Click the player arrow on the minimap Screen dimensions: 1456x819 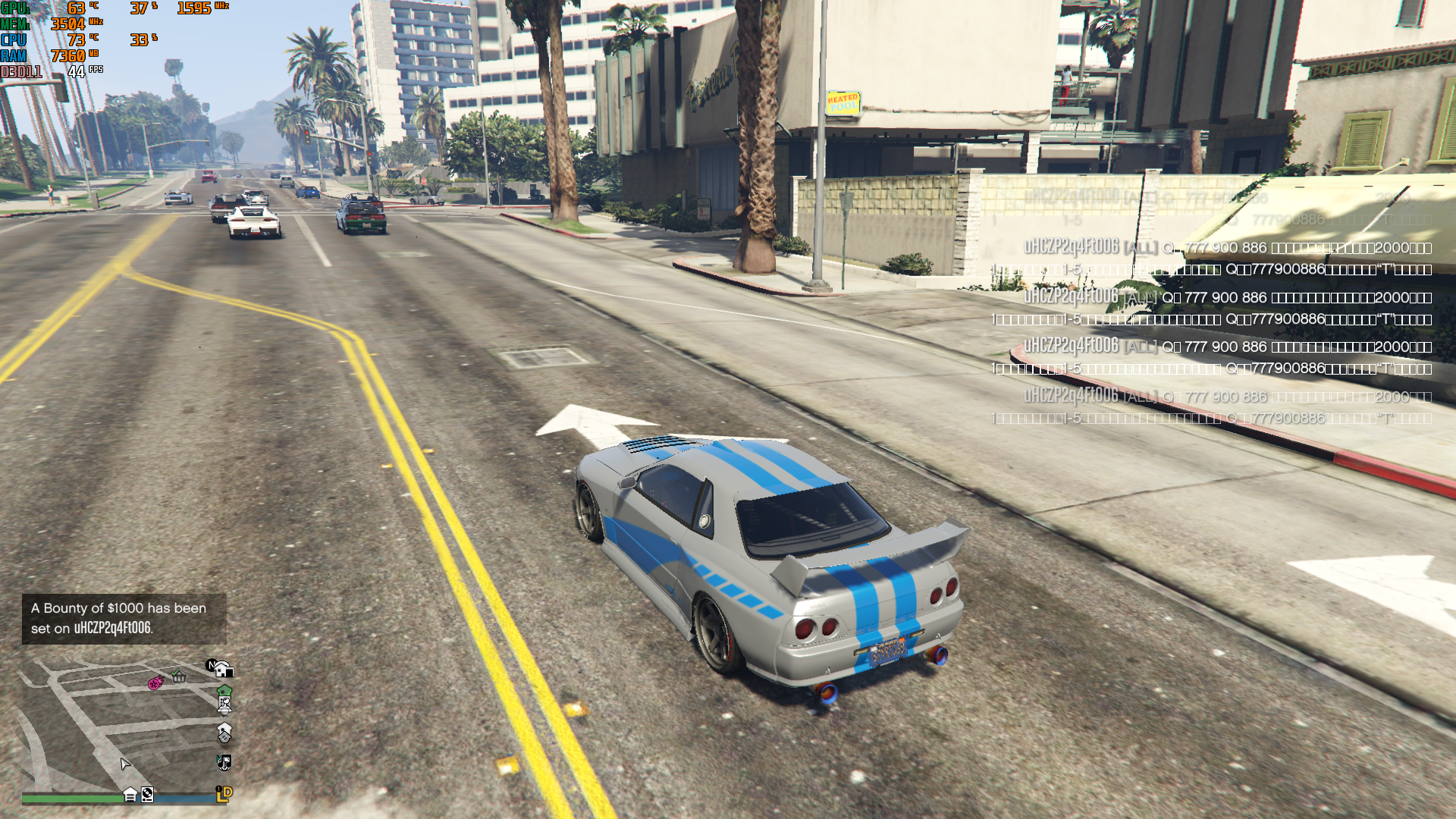[125, 764]
